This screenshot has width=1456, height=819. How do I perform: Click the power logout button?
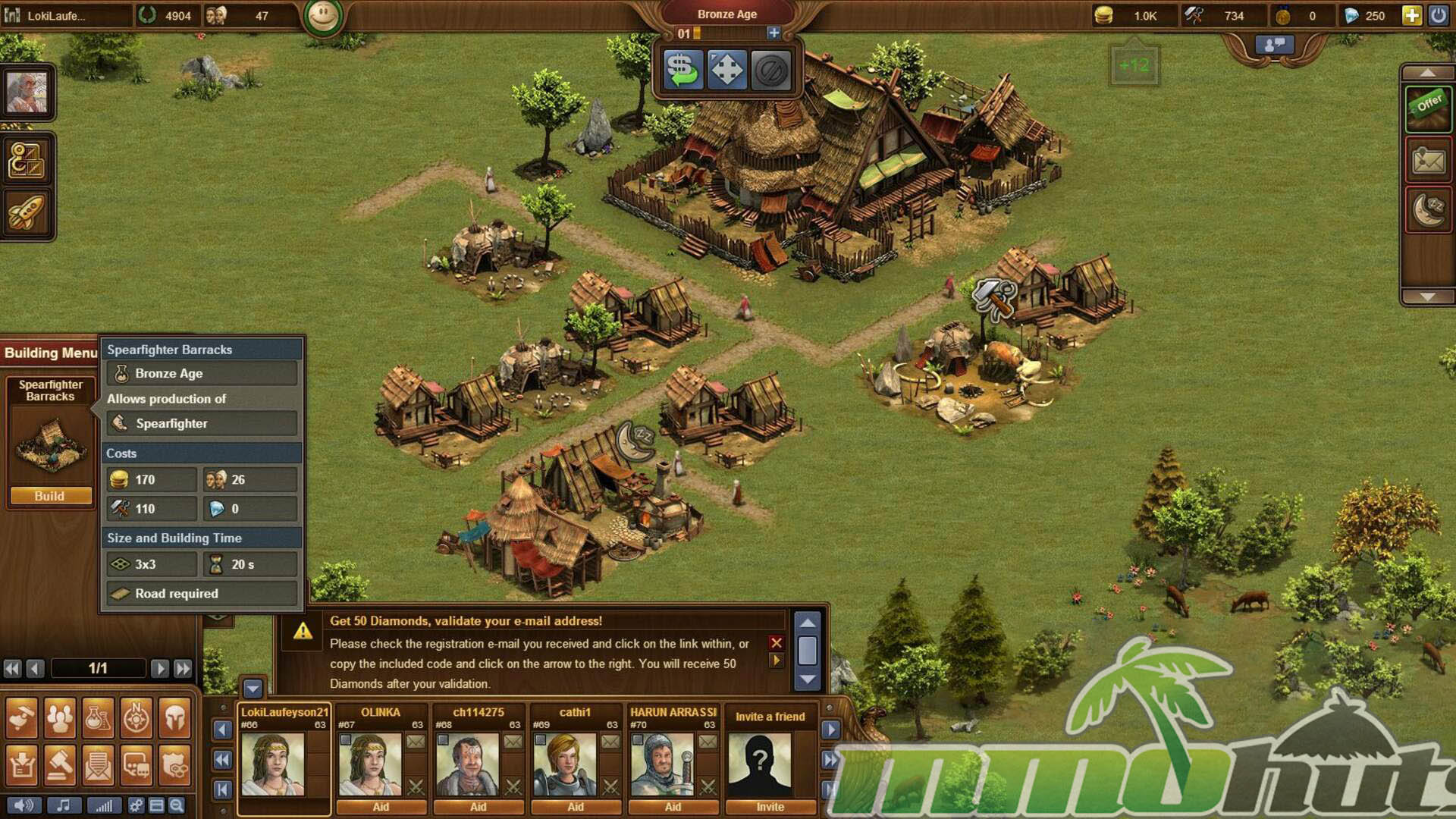(x=1438, y=15)
